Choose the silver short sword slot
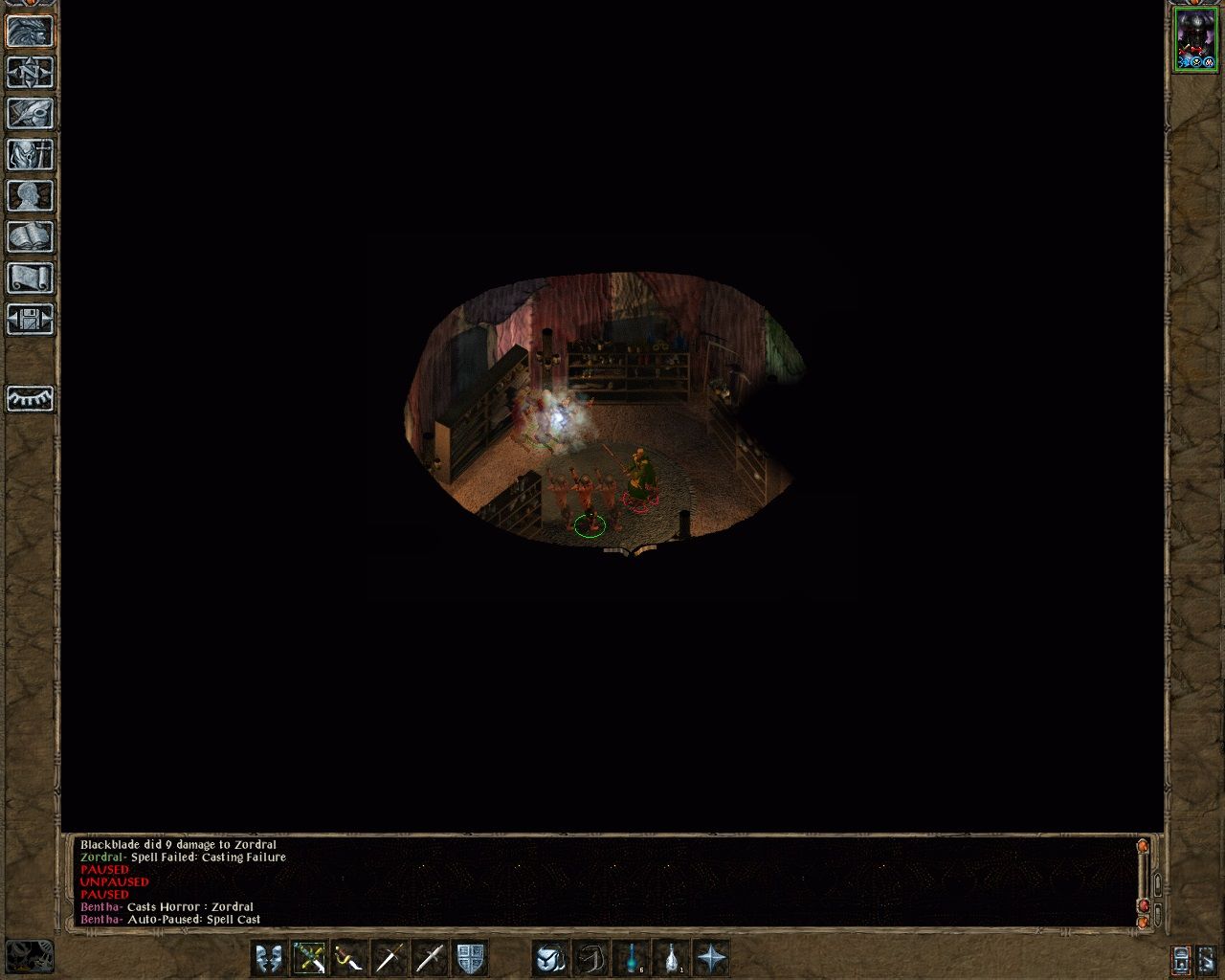Image resolution: width=1225 pixels, height=980 pixels. (x=430, y=958)
